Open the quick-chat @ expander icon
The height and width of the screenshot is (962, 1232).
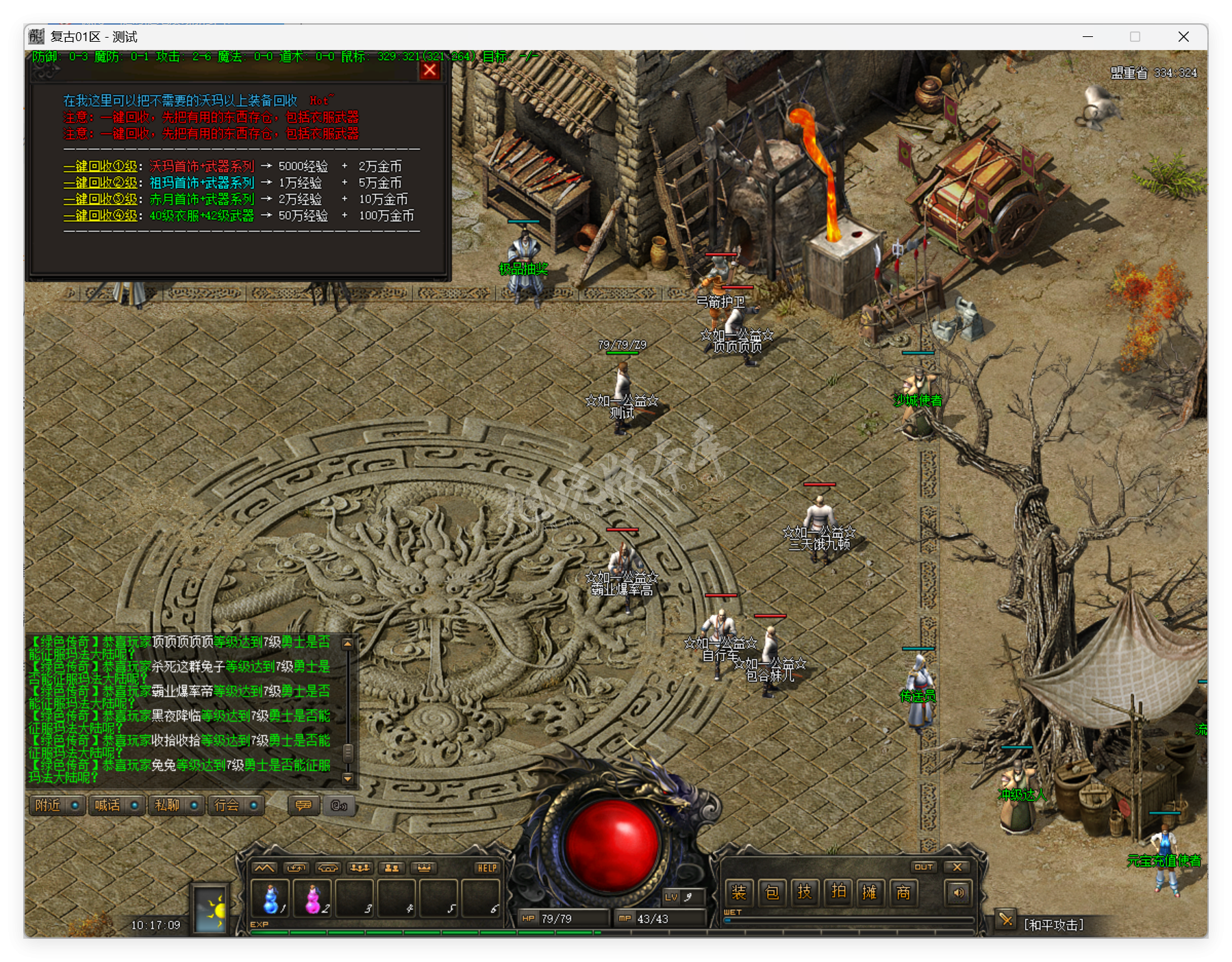(339, 806)
